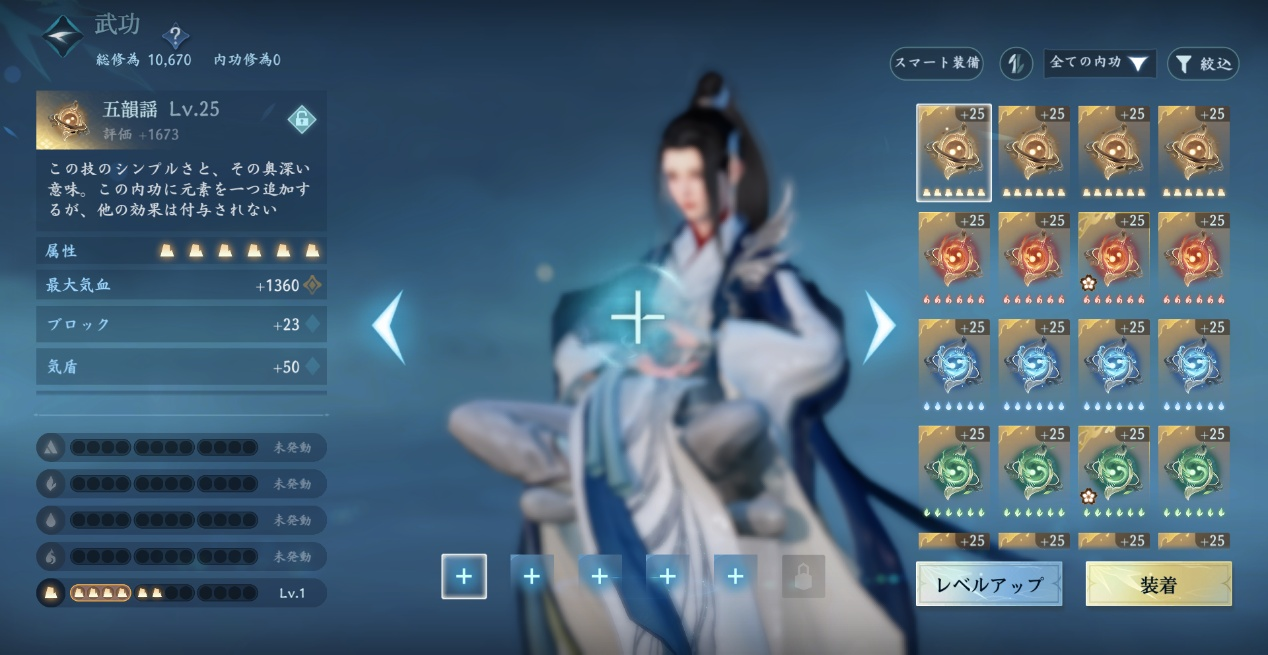1268x655 pixels.
Task: Select the highlighted plus equipment slot
Action: [x=464, y=577]
